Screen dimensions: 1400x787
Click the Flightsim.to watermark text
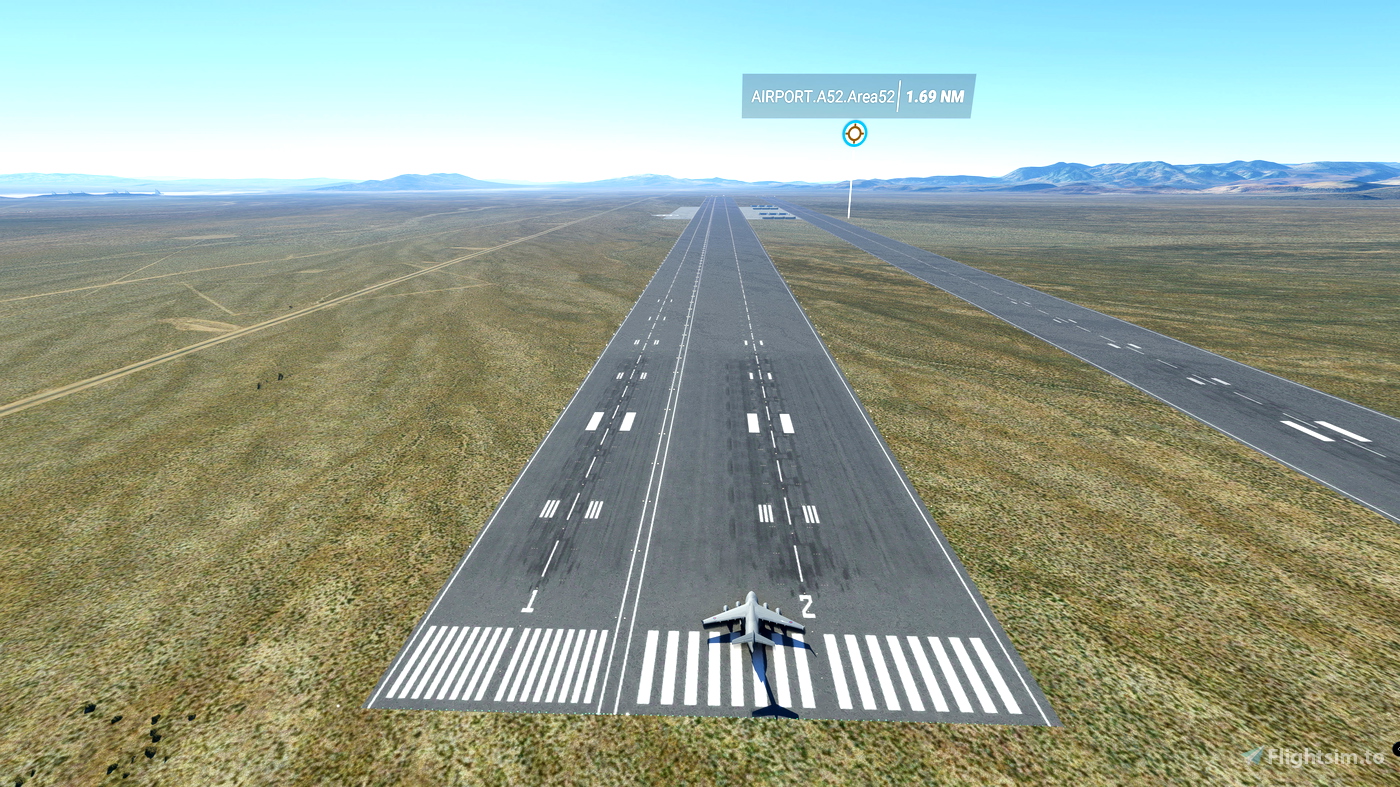1325,755
